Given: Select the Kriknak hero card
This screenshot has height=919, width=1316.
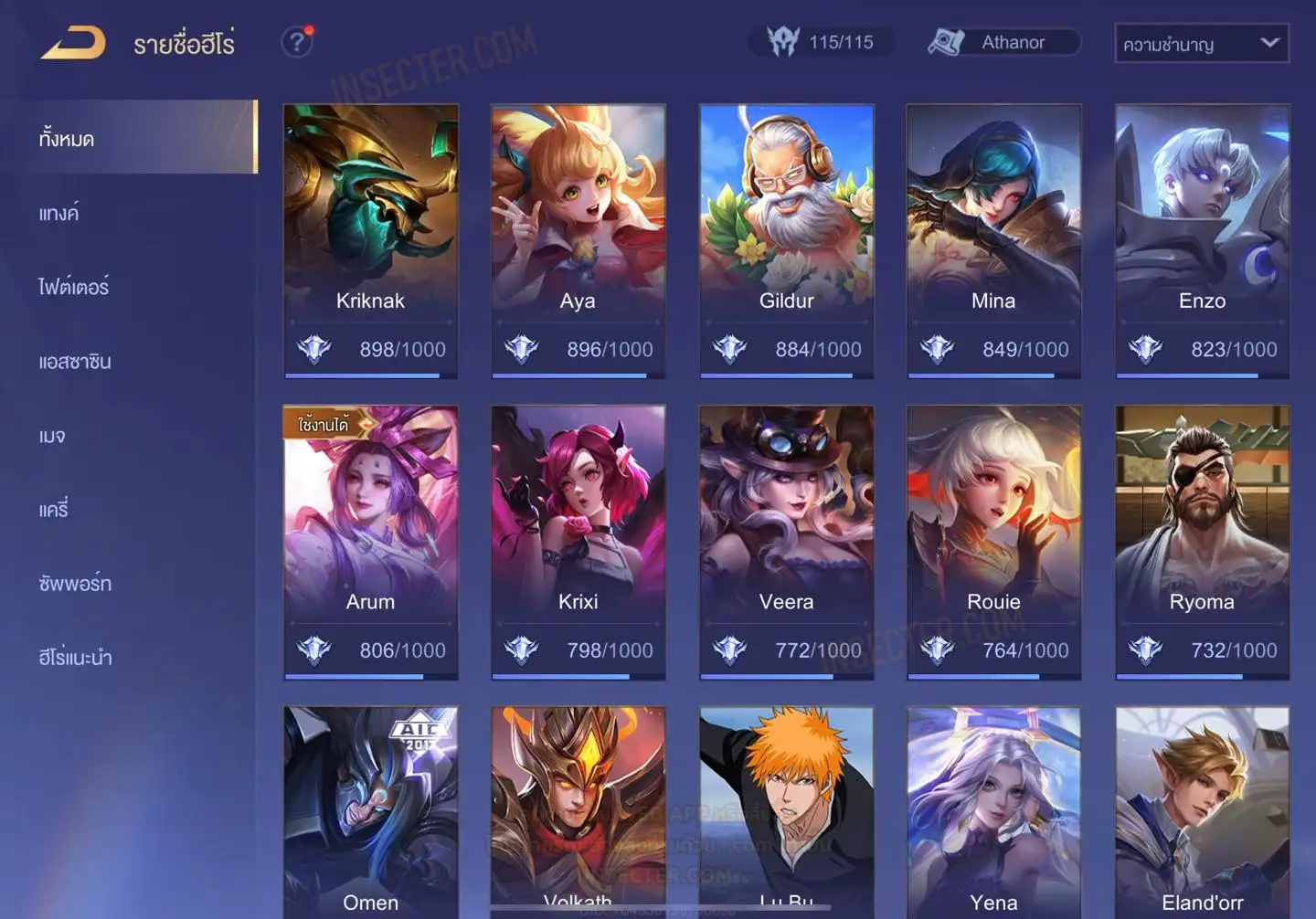Looking at the screenshot, I should click(x=370, y=239).
